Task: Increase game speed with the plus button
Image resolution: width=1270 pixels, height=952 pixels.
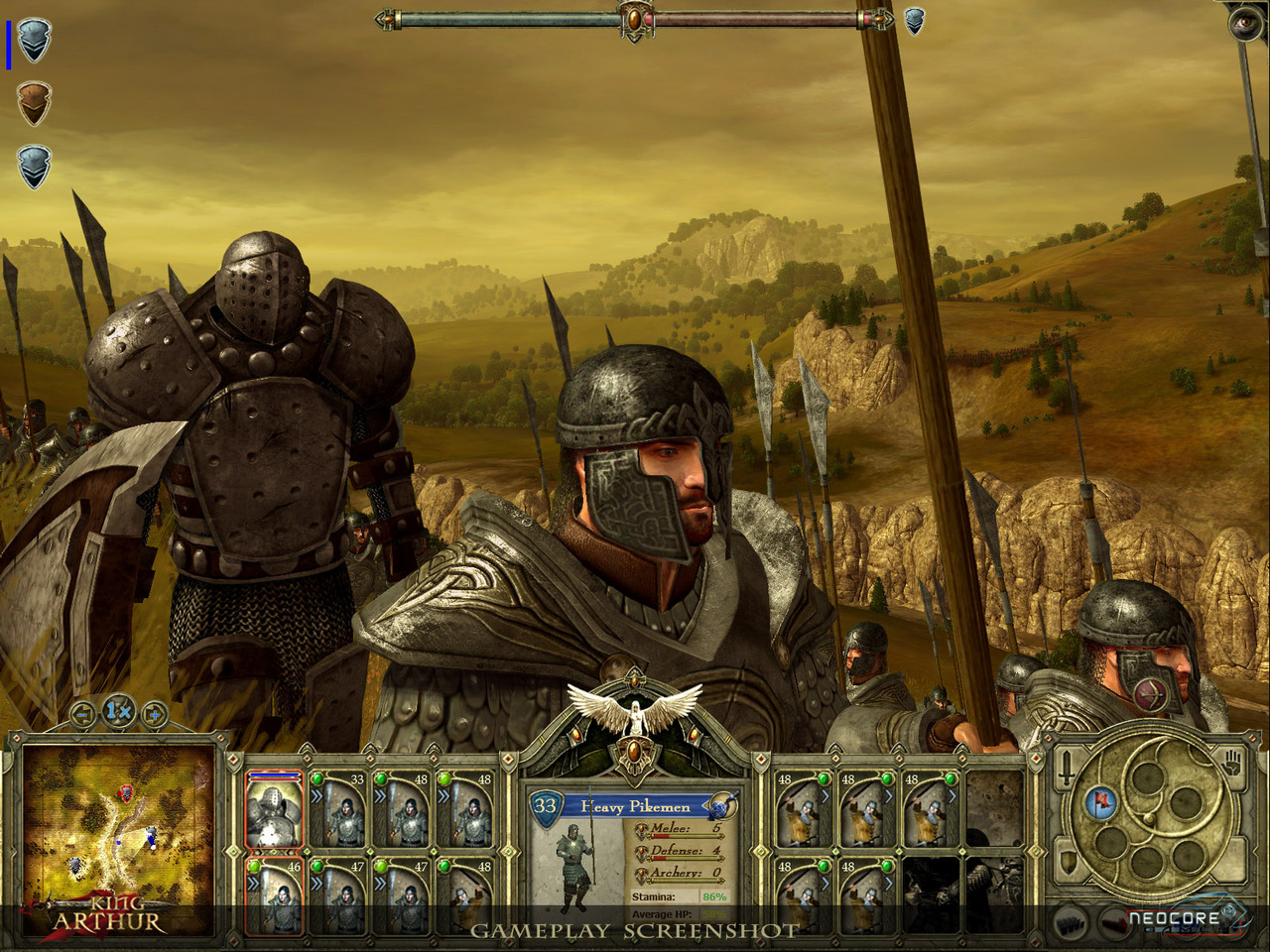Action: coord(154,713)
